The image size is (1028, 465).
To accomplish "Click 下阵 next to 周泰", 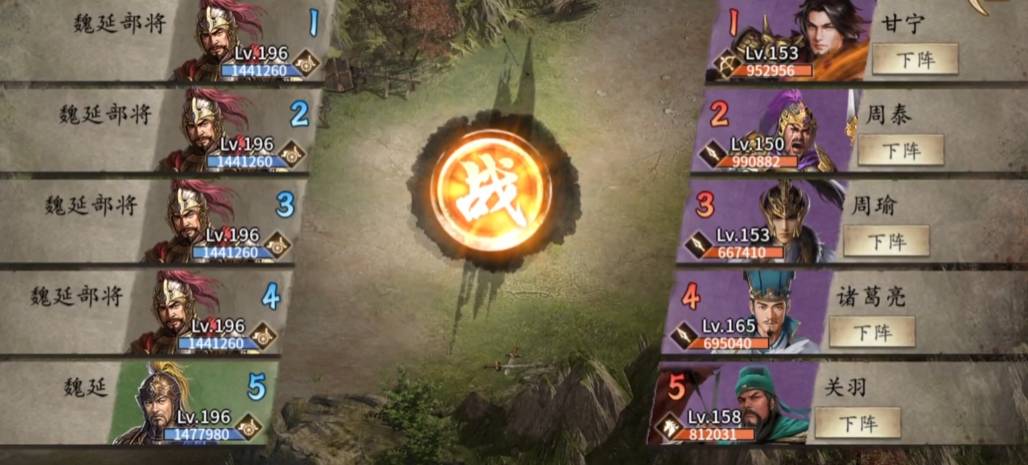I will (900, 150).
